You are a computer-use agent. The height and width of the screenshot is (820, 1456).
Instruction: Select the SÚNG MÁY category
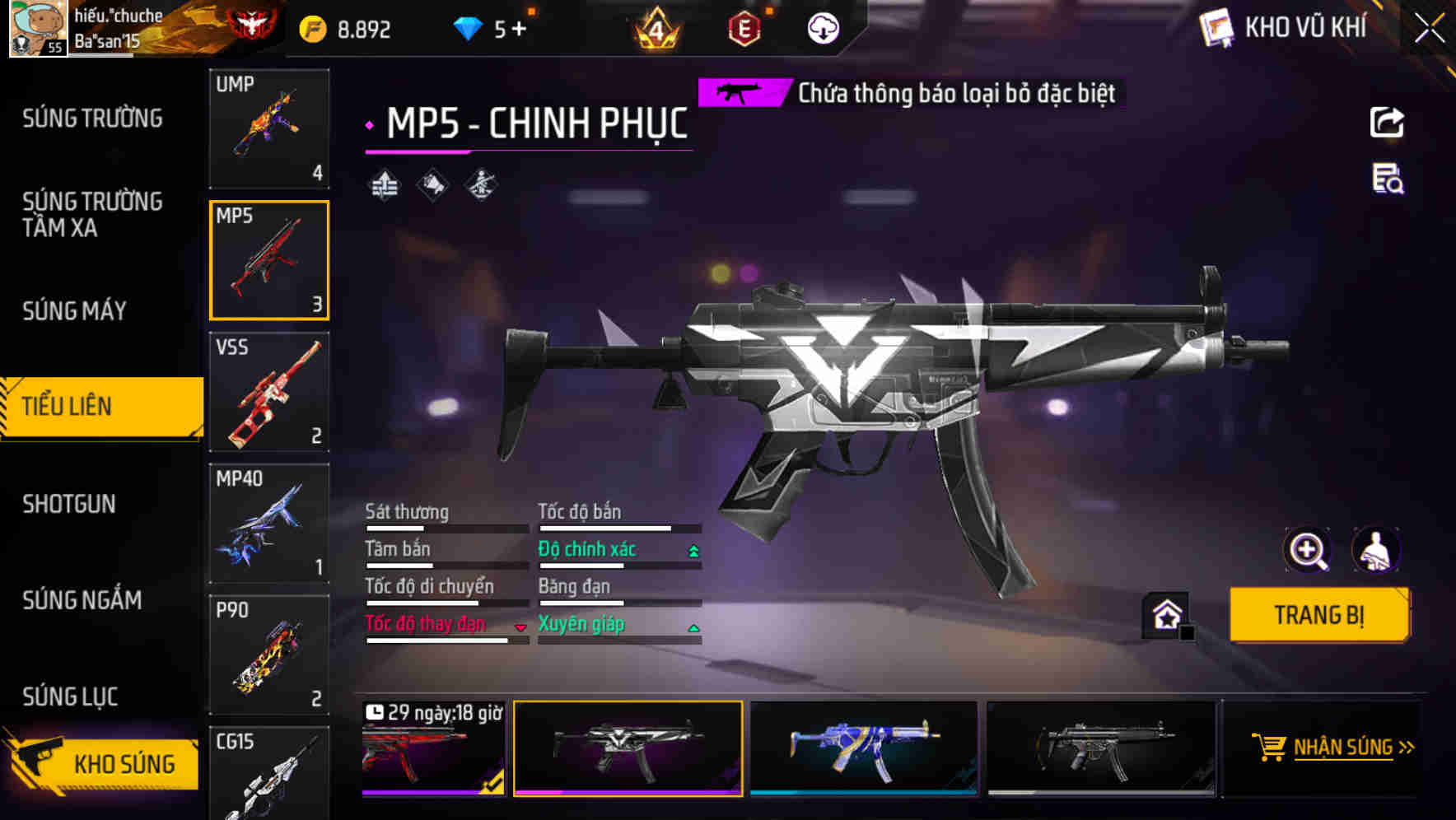tap(74, 311)
